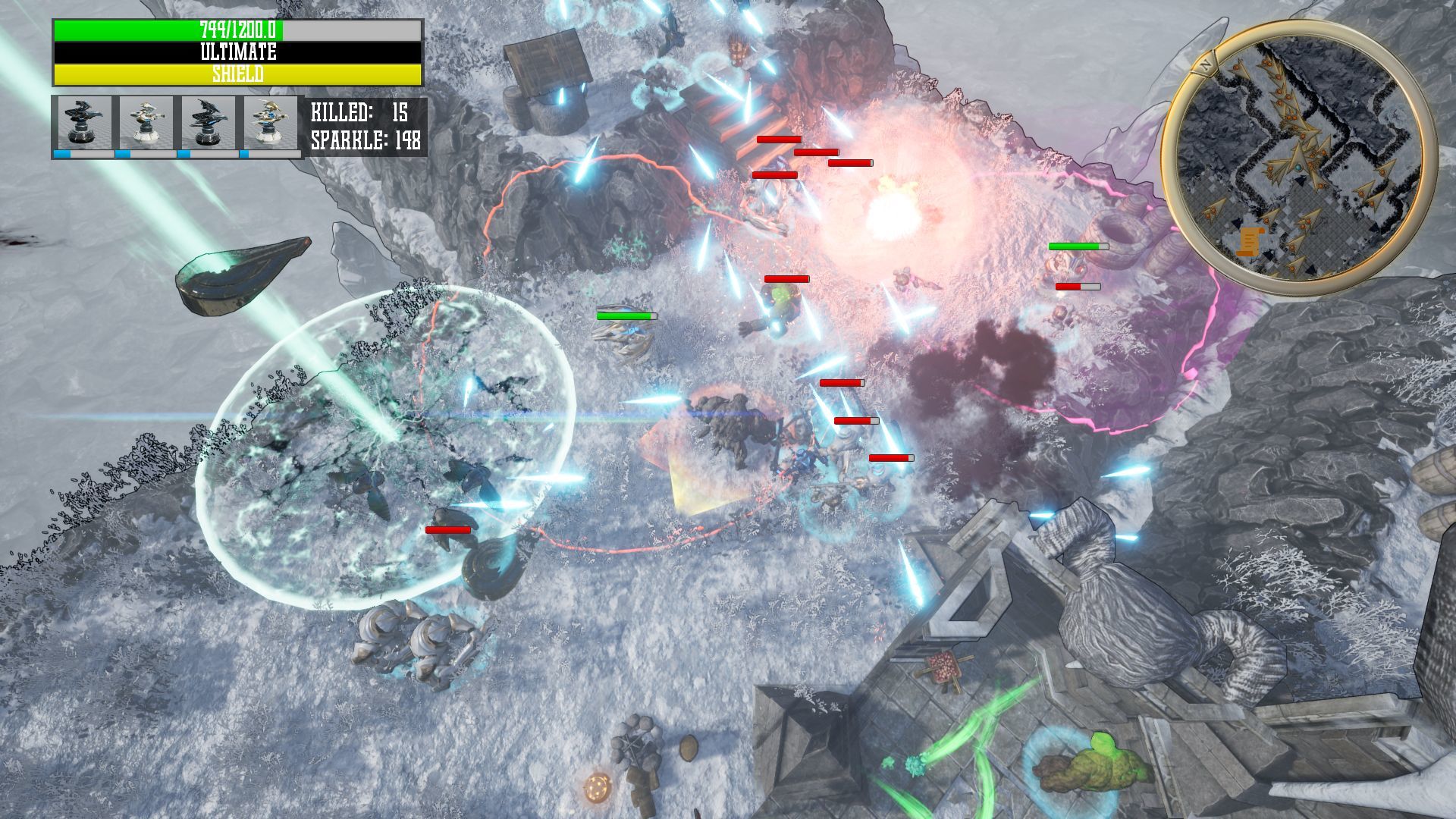Choose the tall white turret with blue accents
Image resolution: width=1456 pixels, height=819 pixels.
point(269,124)
